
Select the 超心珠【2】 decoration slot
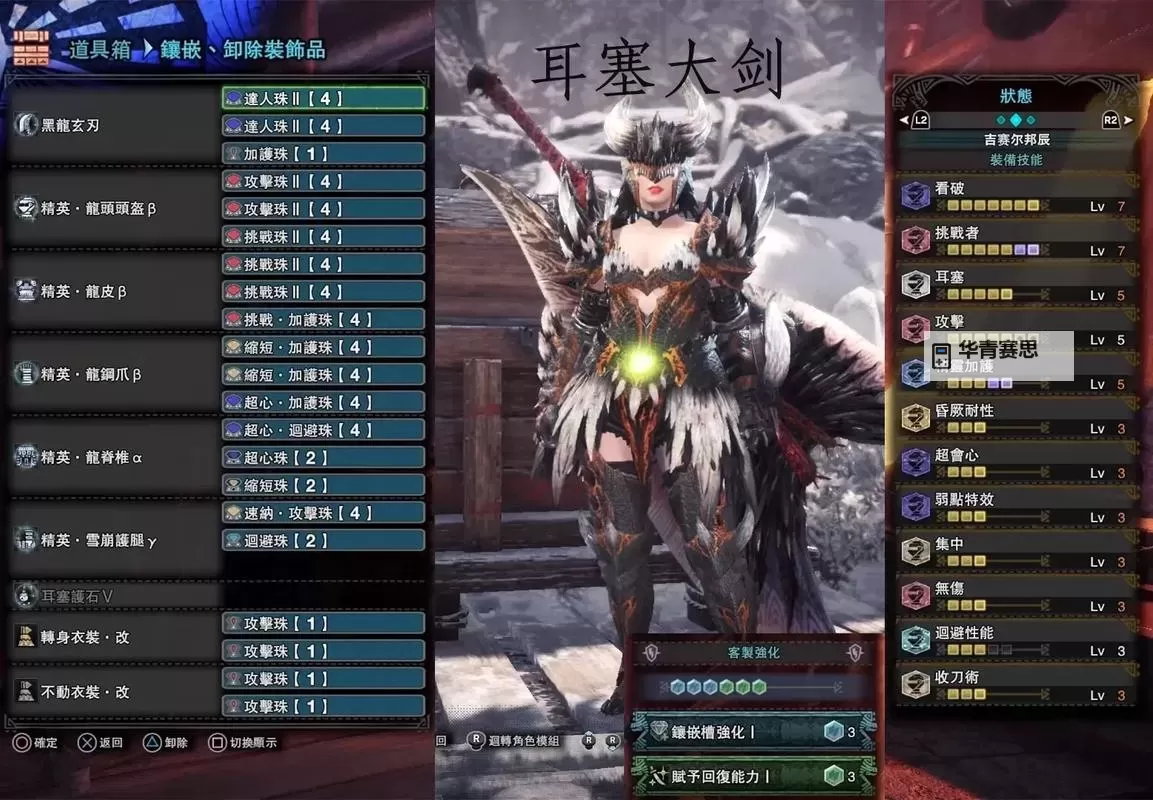323,458
